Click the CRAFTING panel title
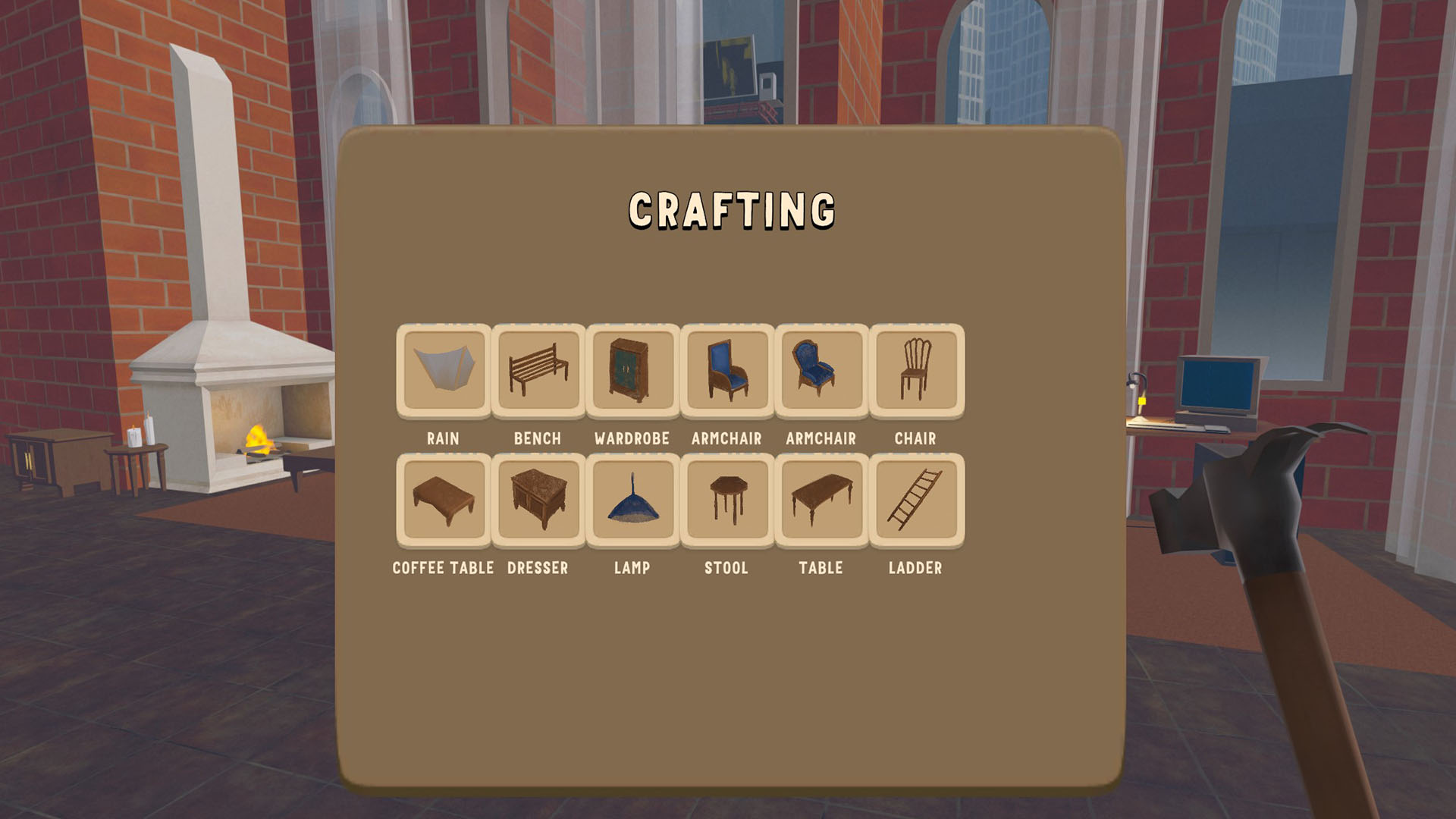The image size is (1456, 819). tap(731, 210)
